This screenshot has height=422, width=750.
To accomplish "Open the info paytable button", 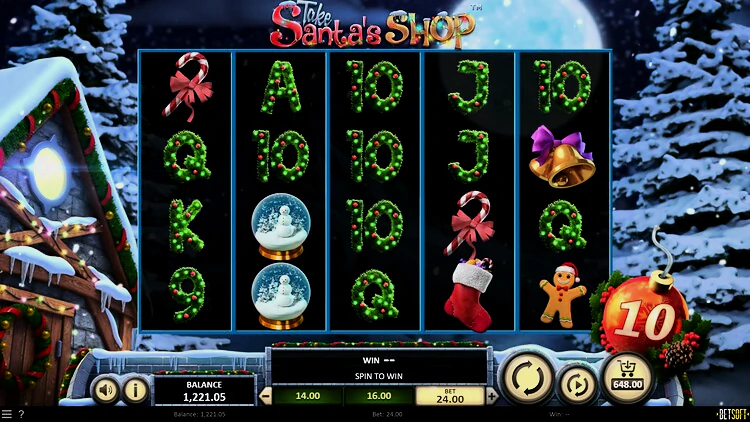I will (134, 389).
